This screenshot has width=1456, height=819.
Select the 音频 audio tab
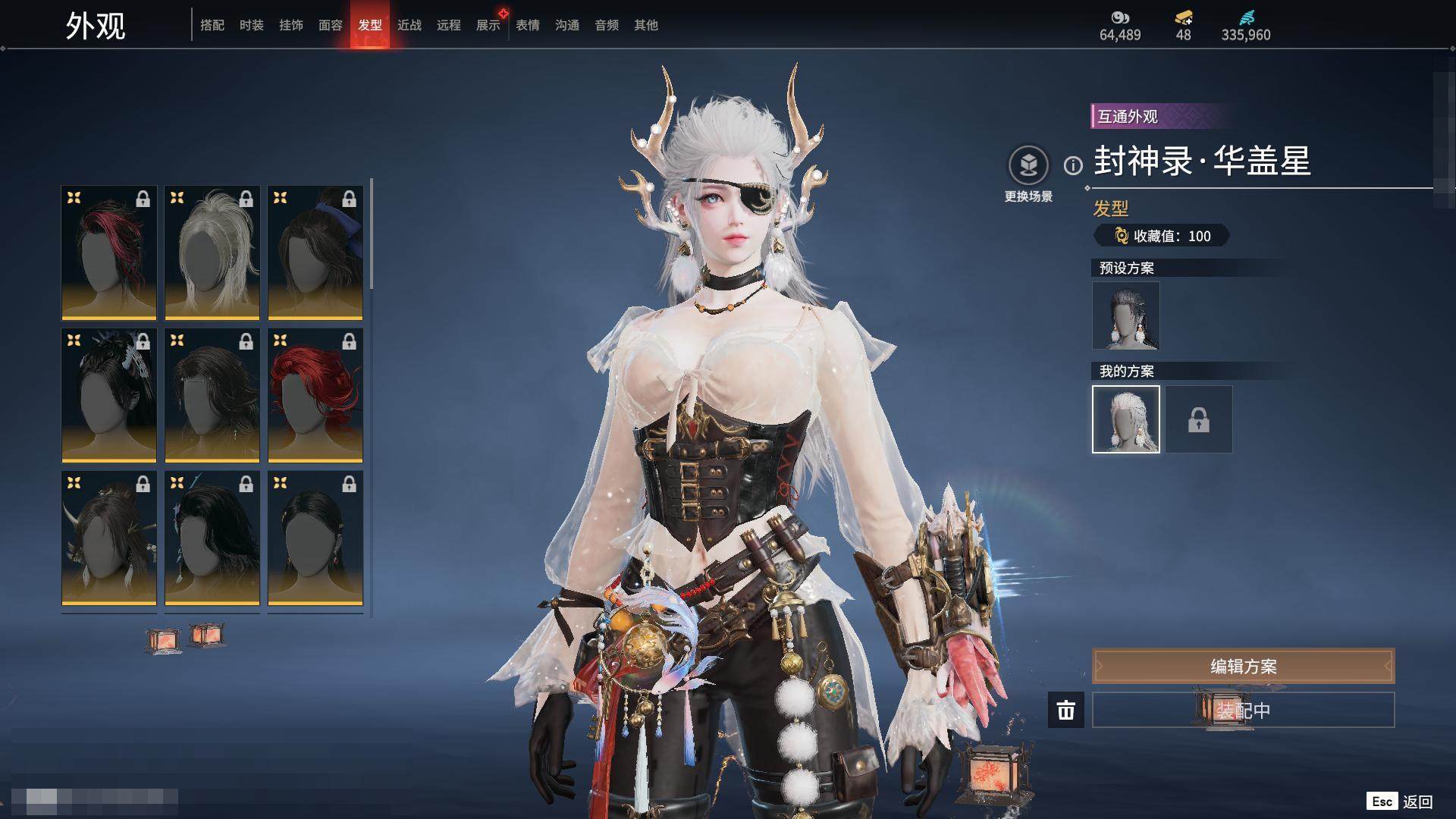[607, 25]
